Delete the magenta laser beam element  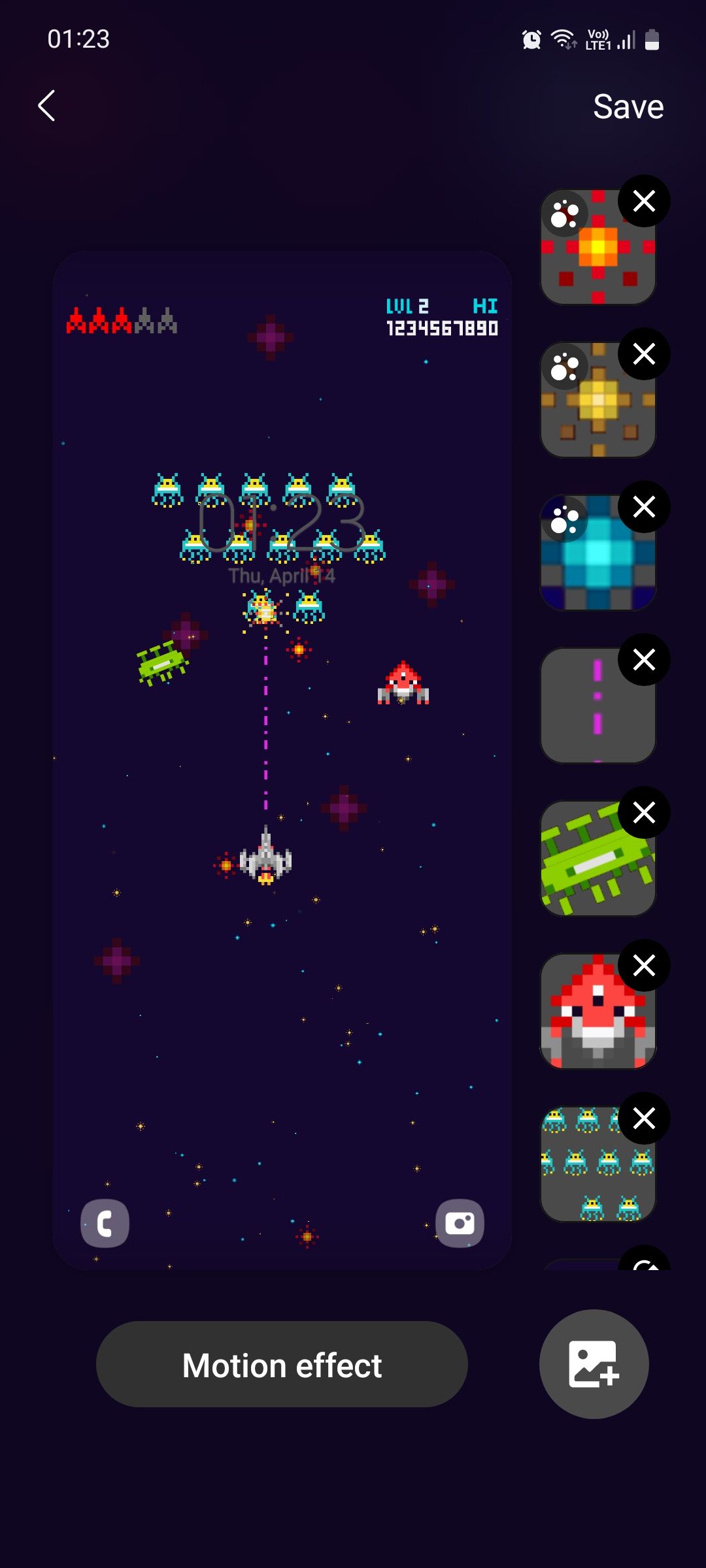(644, 660)
